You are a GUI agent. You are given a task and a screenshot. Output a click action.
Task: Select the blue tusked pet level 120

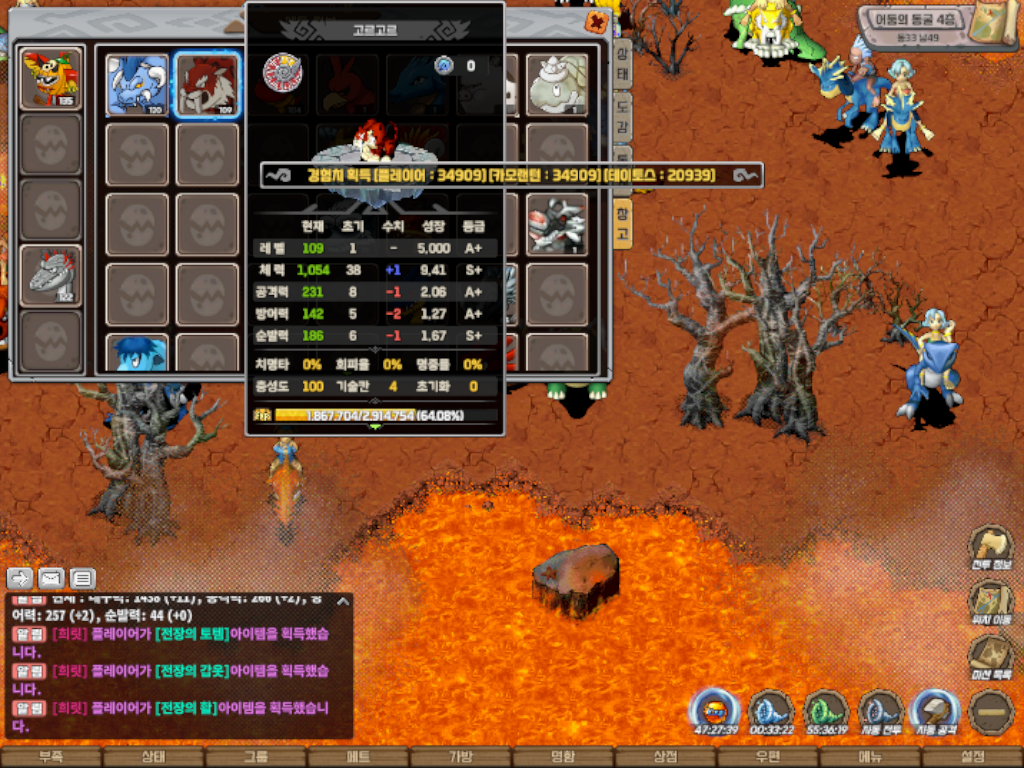(x=137, y=84)
